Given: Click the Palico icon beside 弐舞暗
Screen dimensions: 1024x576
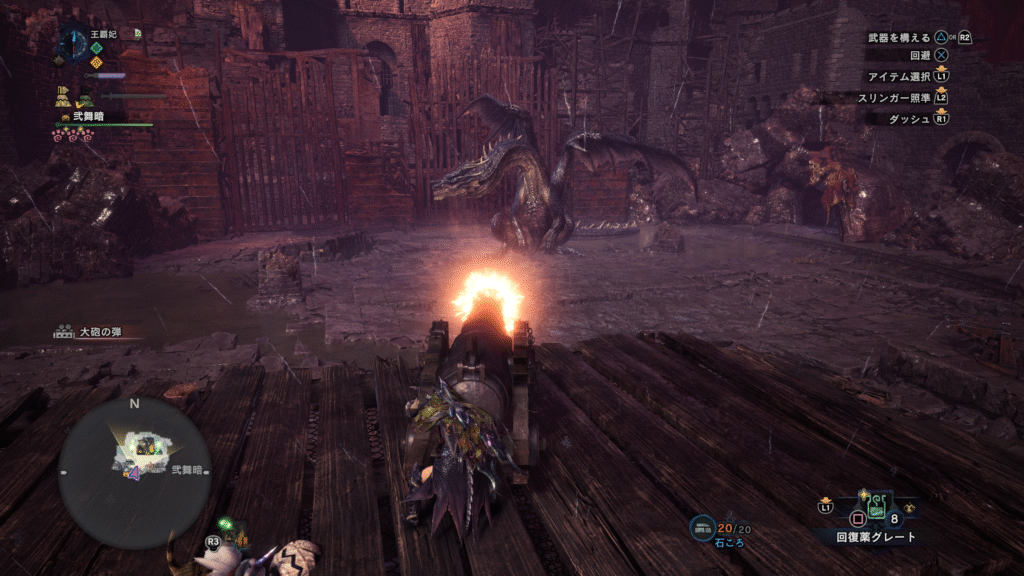Looking at the screenshot, I should (65, 117).
